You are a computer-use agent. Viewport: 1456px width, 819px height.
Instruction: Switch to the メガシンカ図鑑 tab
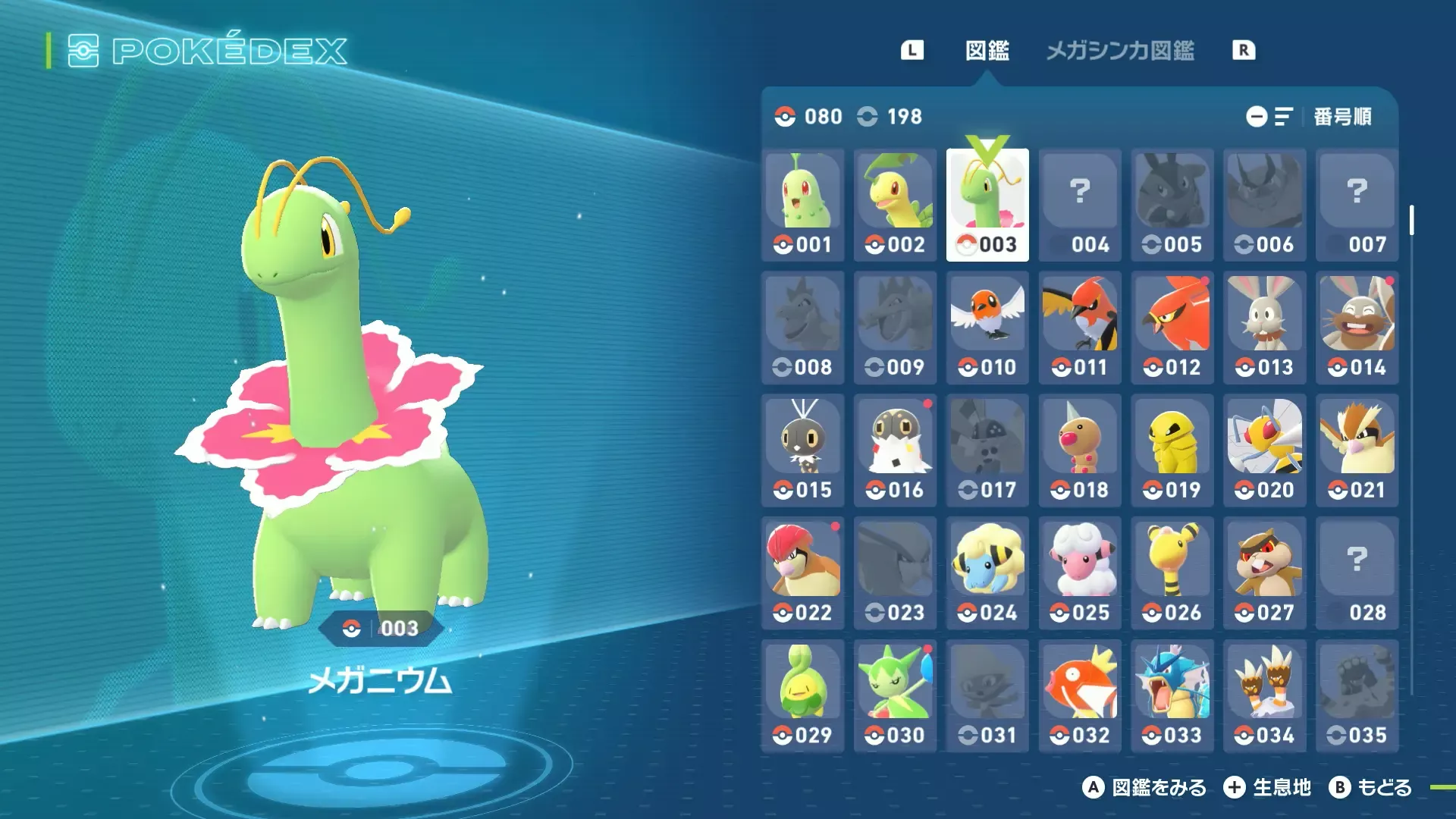[x=1120, y=51]
